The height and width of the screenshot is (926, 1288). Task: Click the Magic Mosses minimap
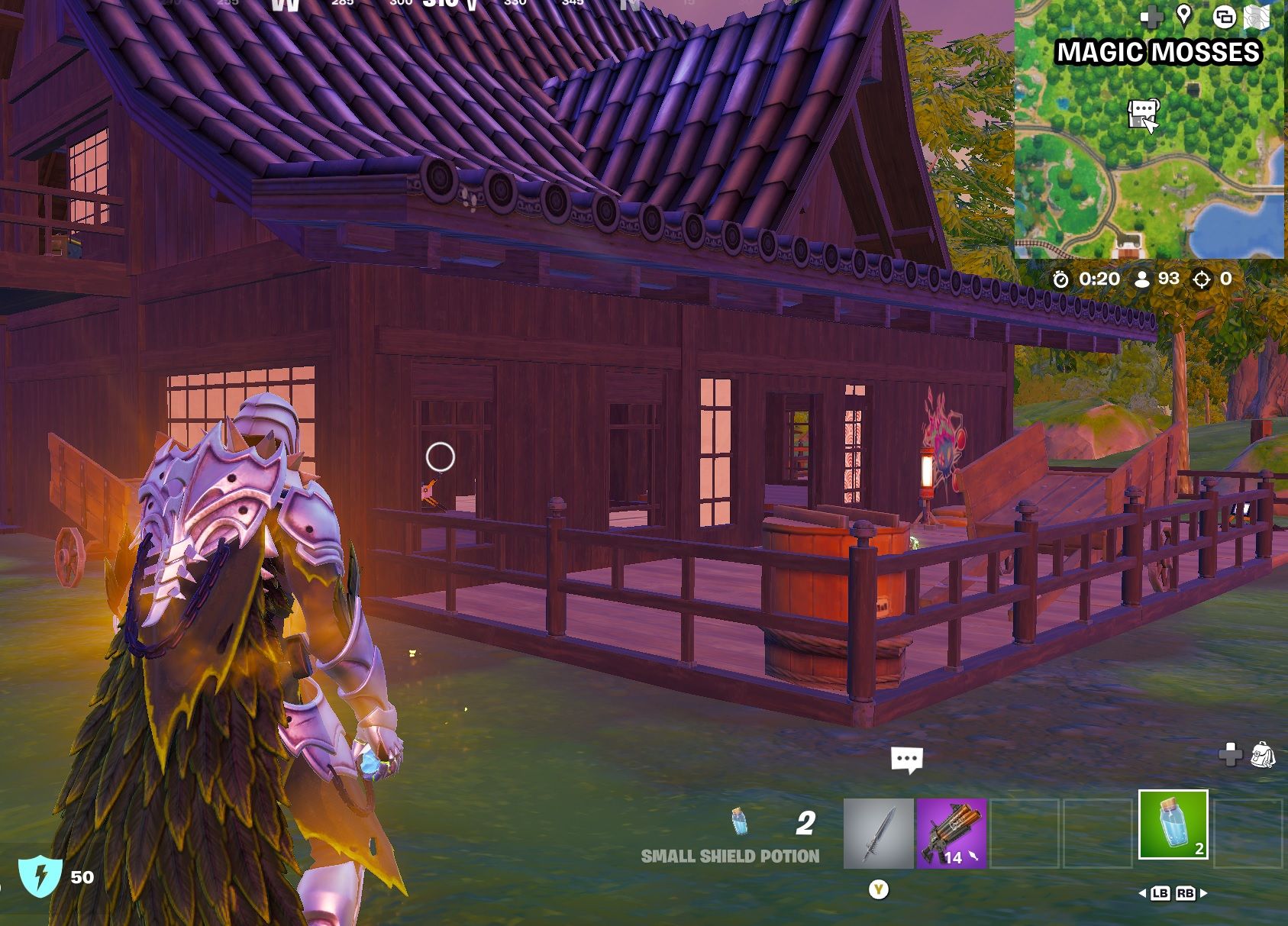[x=1148, y=153]
